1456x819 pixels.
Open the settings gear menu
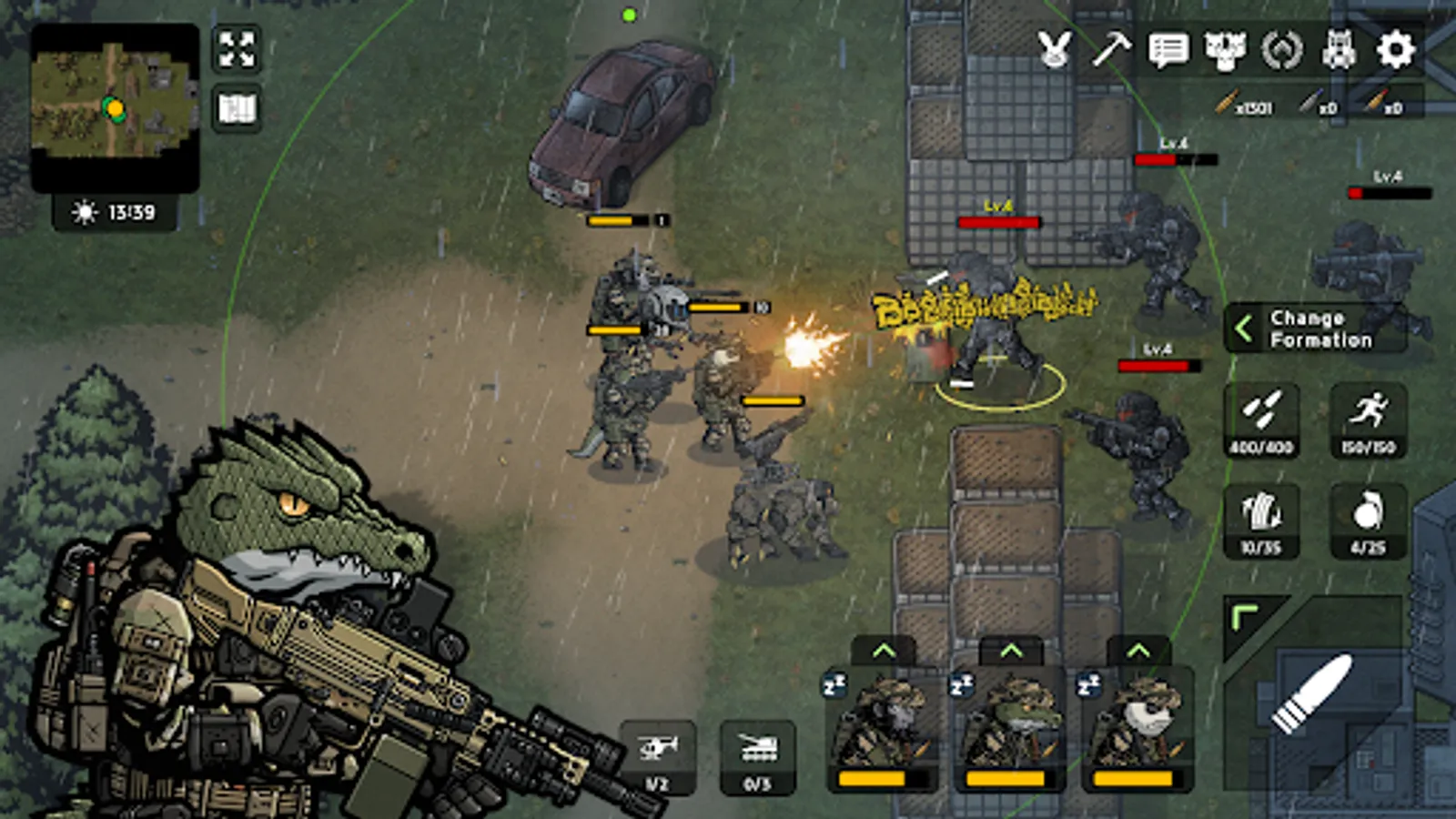1396,49
